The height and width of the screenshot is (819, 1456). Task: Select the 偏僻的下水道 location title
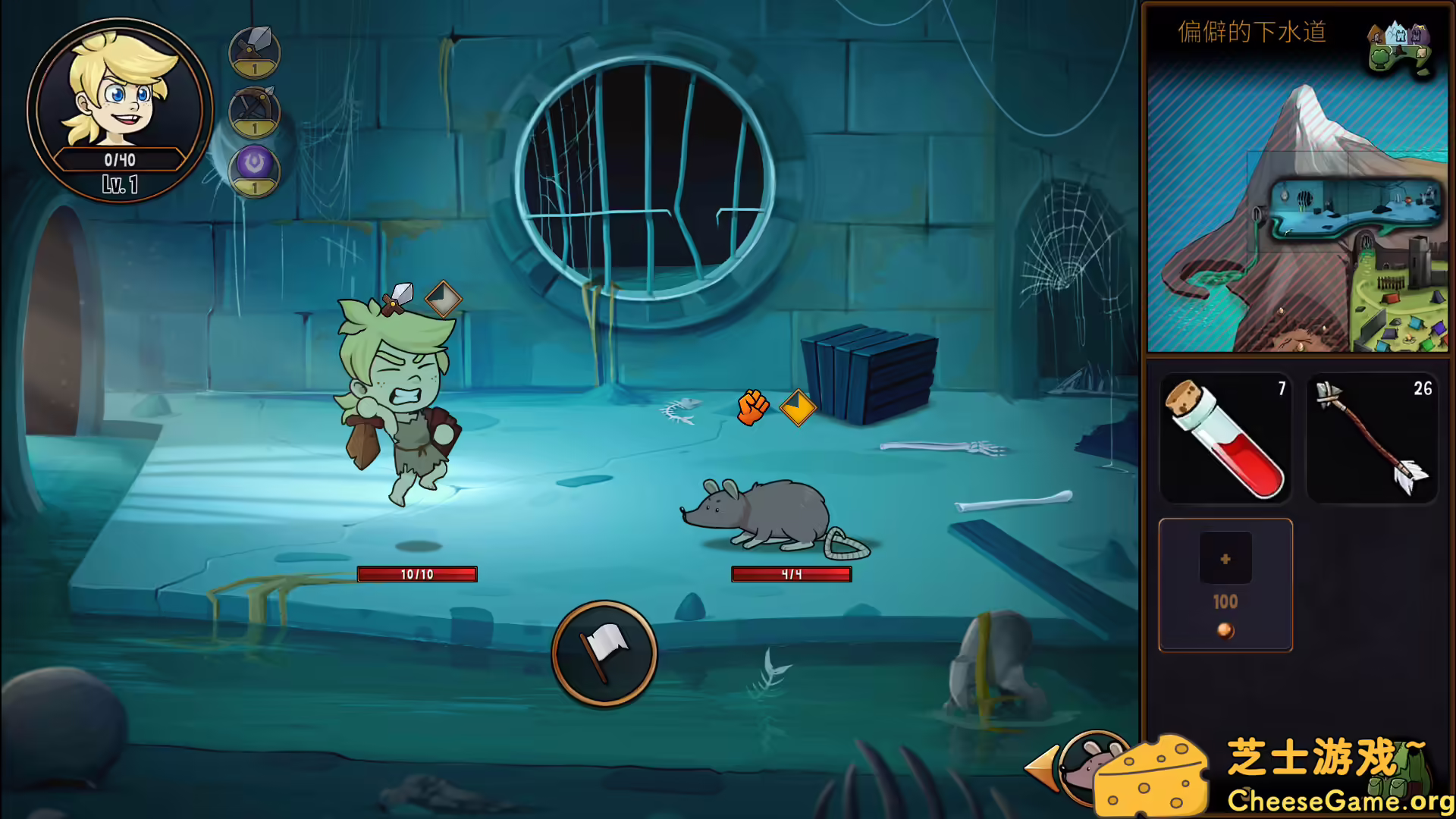click(x=1251, y=32)
